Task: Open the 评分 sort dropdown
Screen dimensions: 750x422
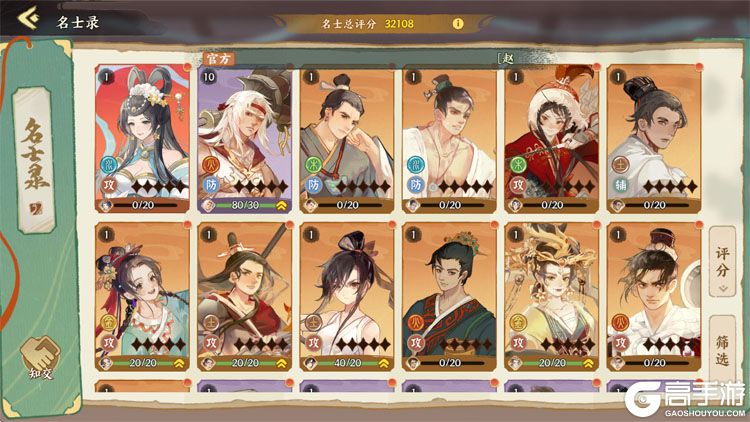Action: pos(722,270)
